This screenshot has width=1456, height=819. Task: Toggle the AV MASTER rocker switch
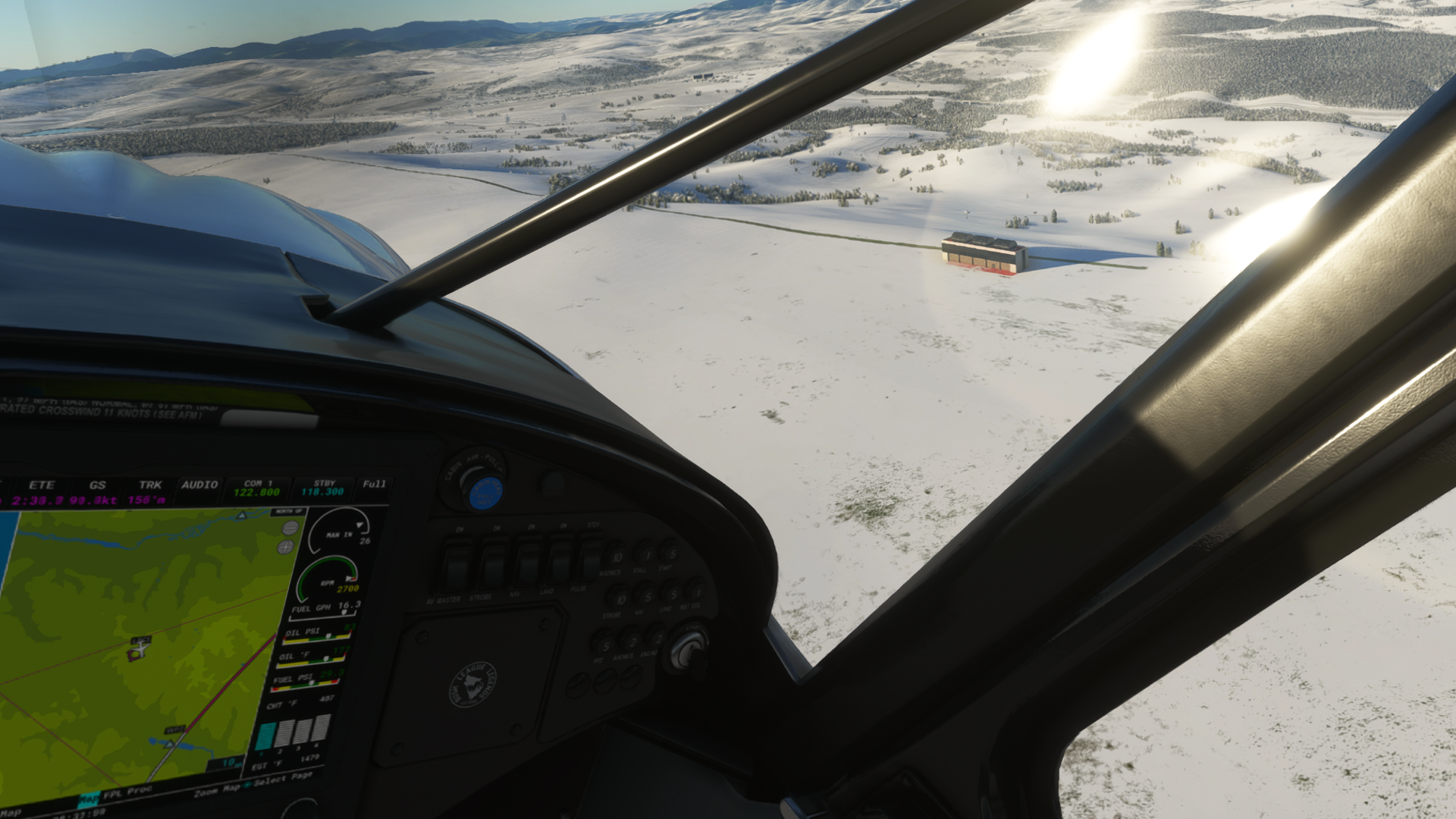[456, 568]
